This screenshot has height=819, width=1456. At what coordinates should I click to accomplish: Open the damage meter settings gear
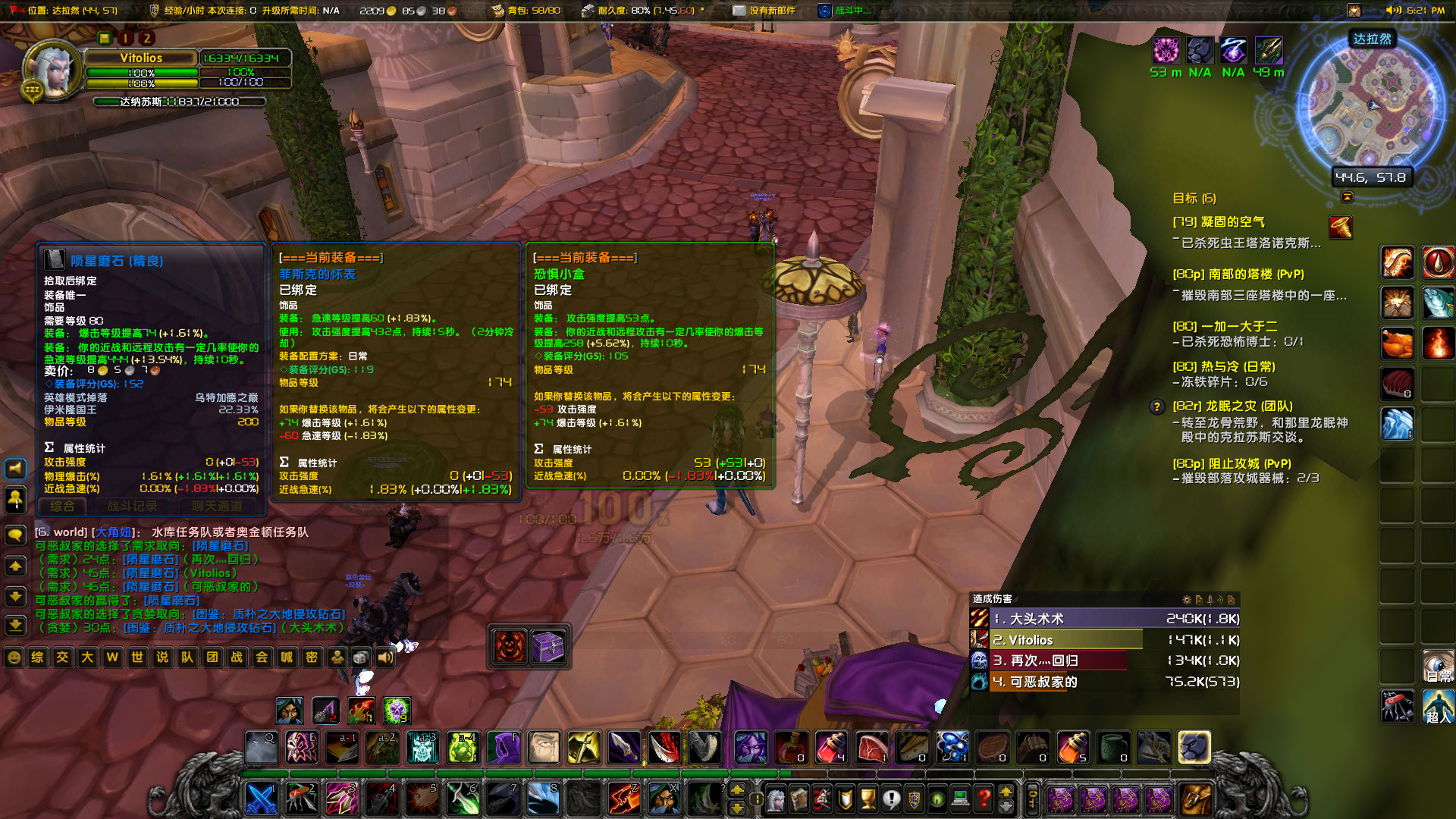click(1186, 601)
